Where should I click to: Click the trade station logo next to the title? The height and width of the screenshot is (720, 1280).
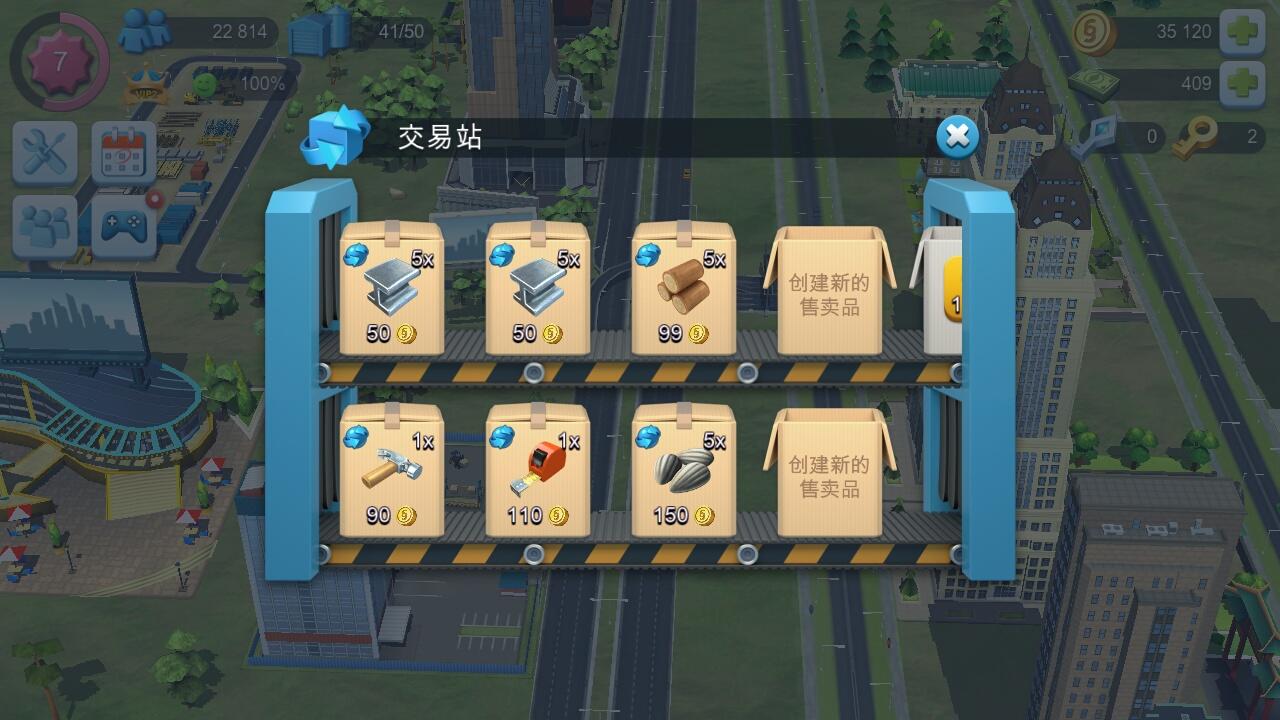(334, 134)
